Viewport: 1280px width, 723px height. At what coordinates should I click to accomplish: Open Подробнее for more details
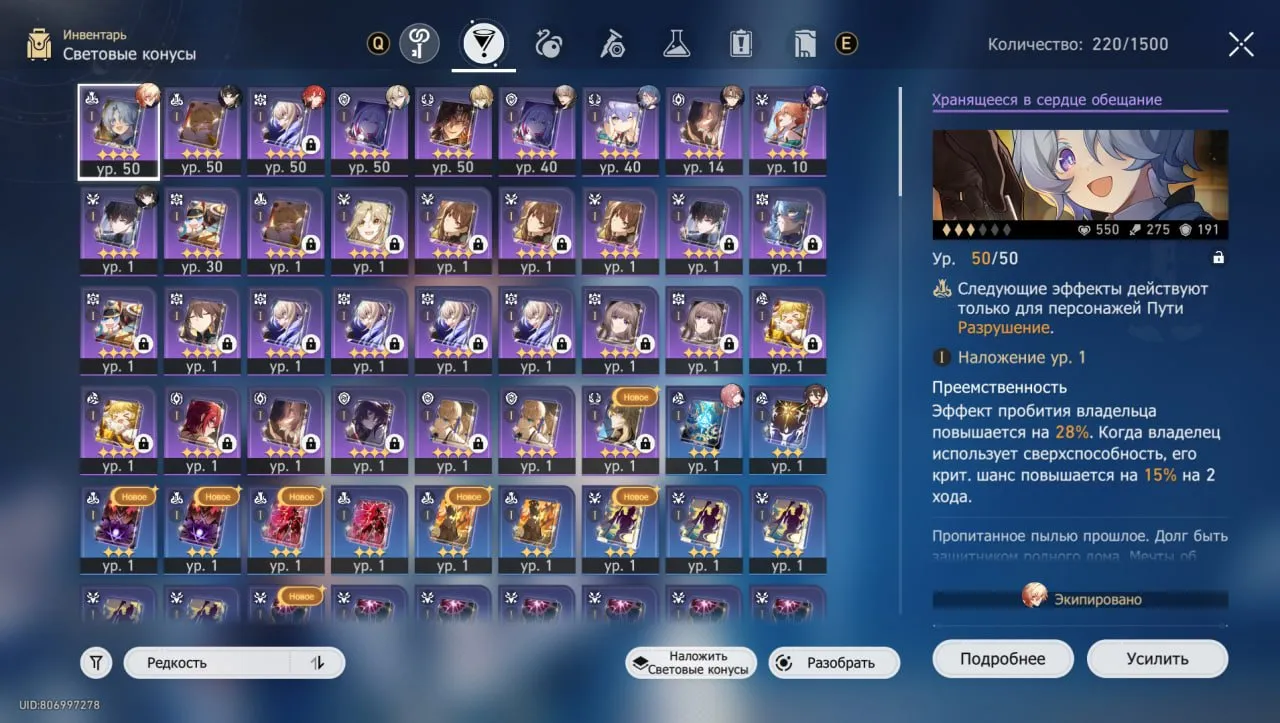pos(1002,659)
